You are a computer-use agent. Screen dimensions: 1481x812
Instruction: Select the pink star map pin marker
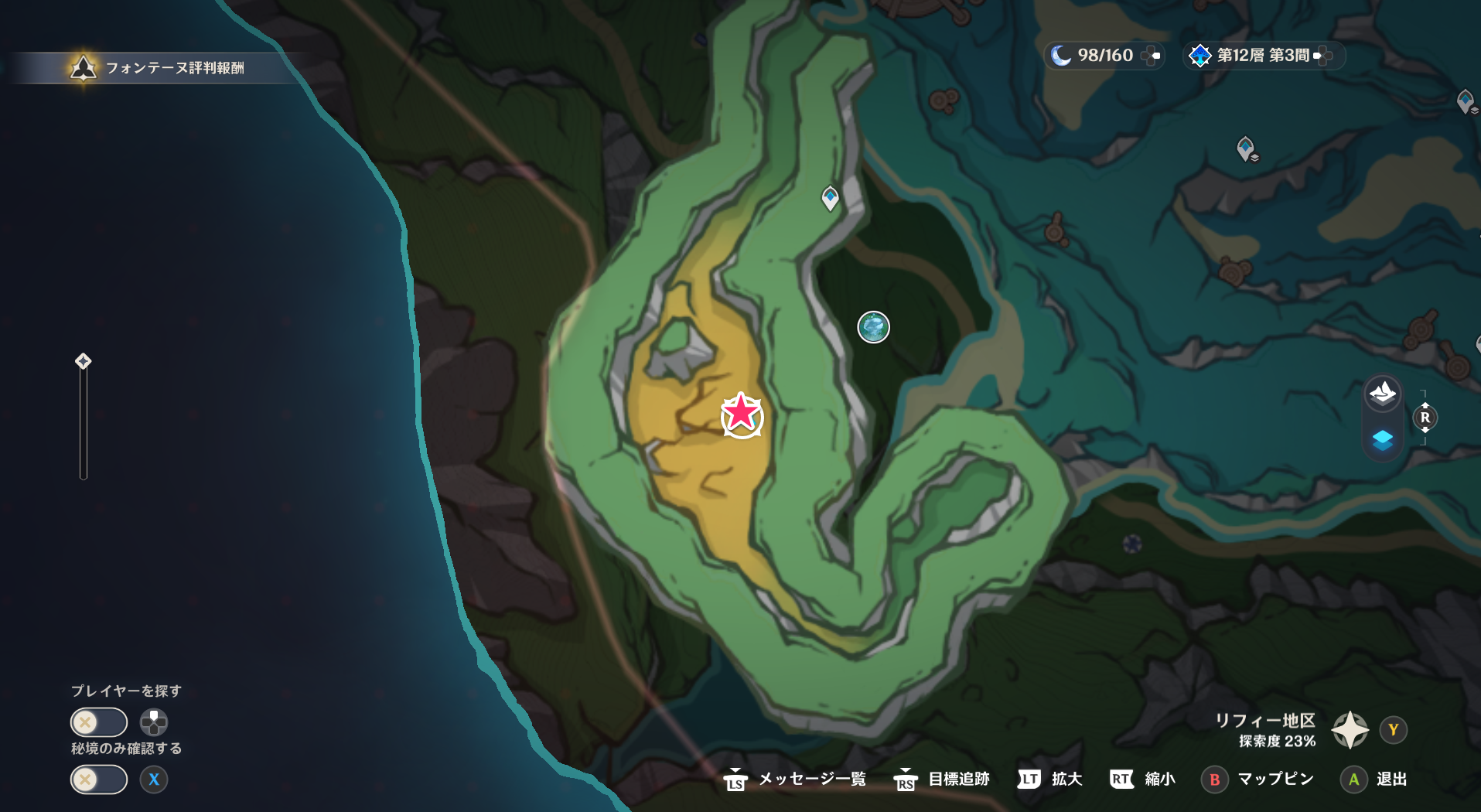tap(741, 416)
